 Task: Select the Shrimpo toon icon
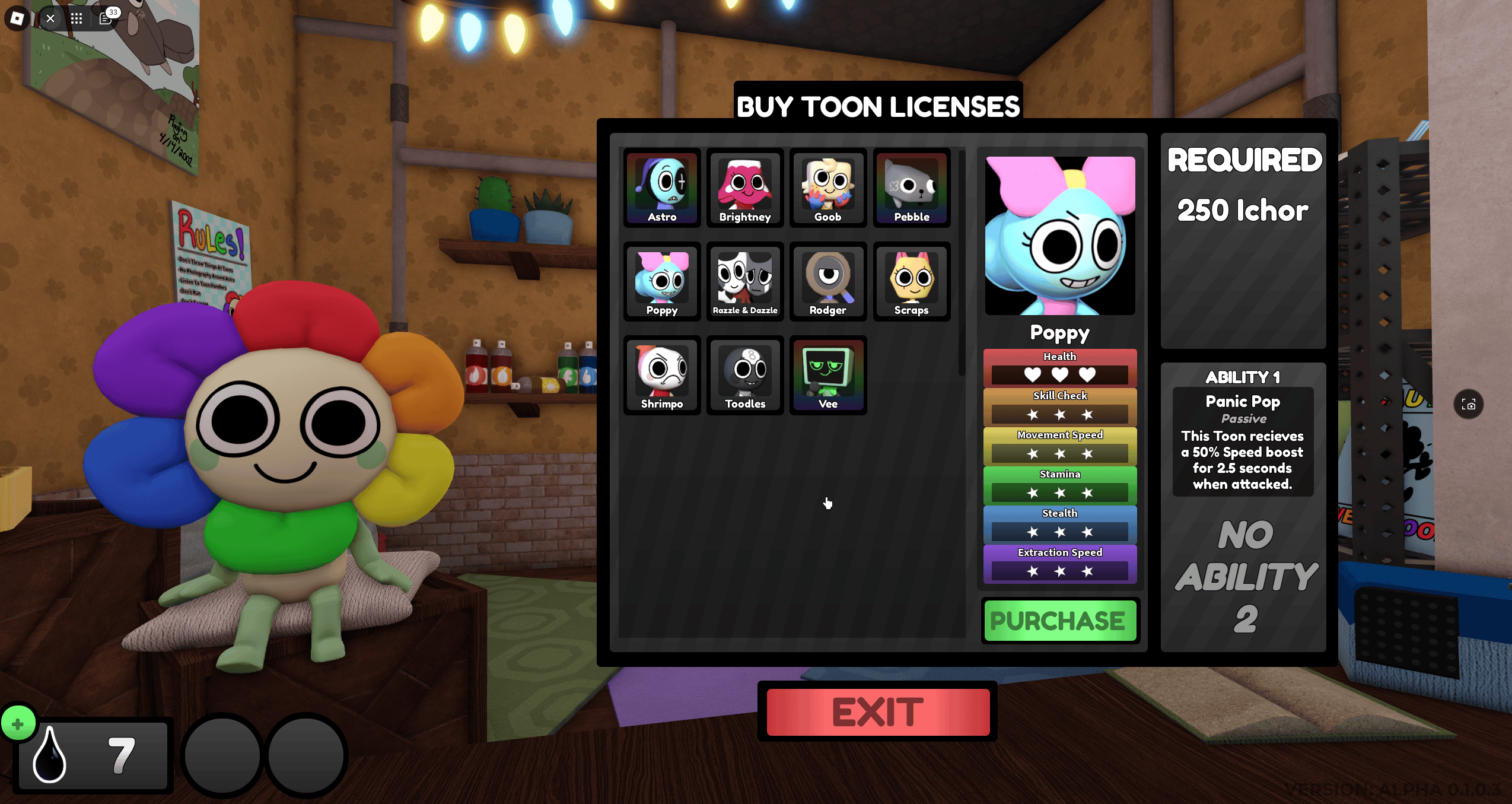pyautogui.click(x=661, y=375)
